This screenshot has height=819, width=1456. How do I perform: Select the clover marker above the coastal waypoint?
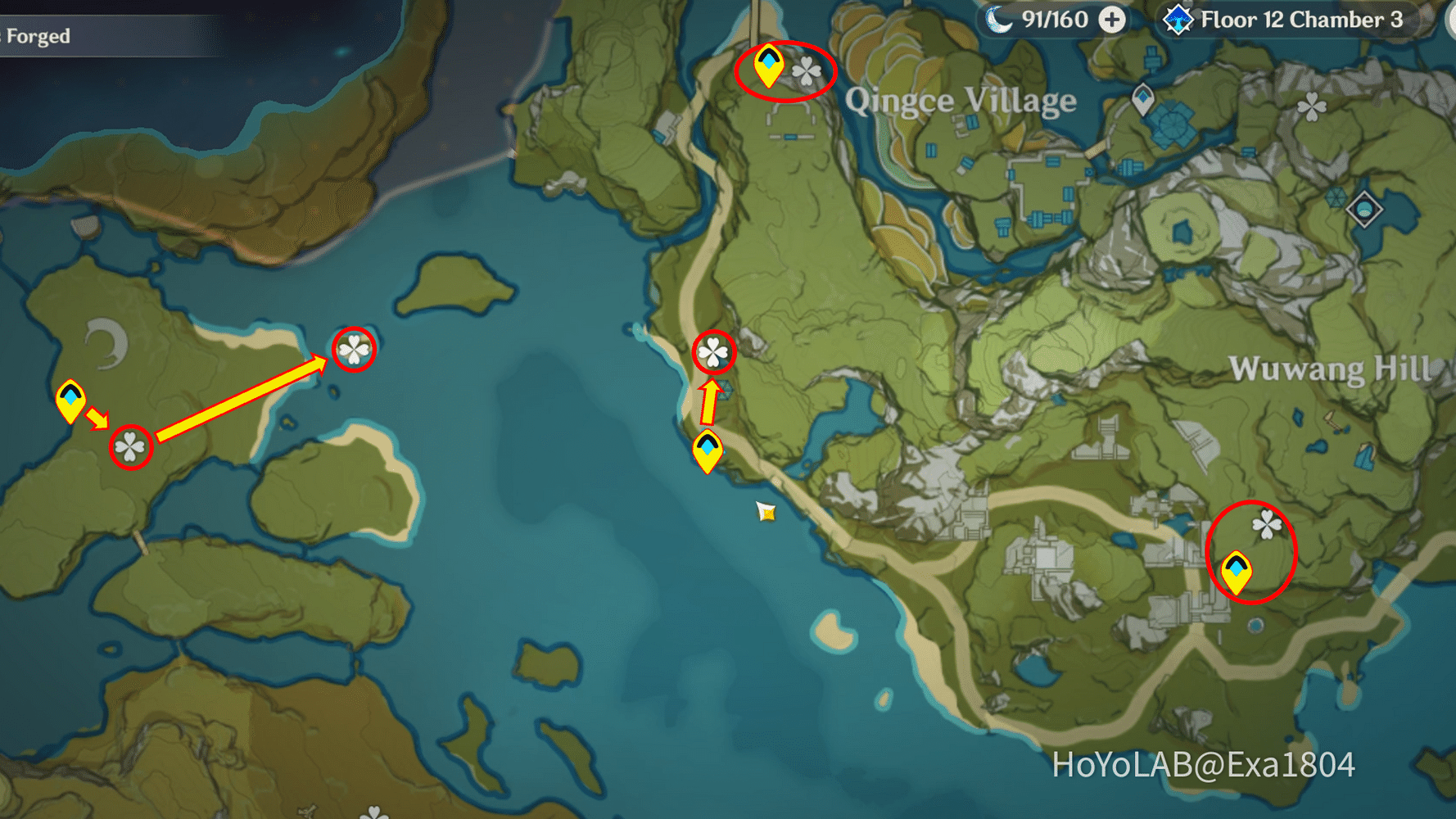tap(713, 352)
